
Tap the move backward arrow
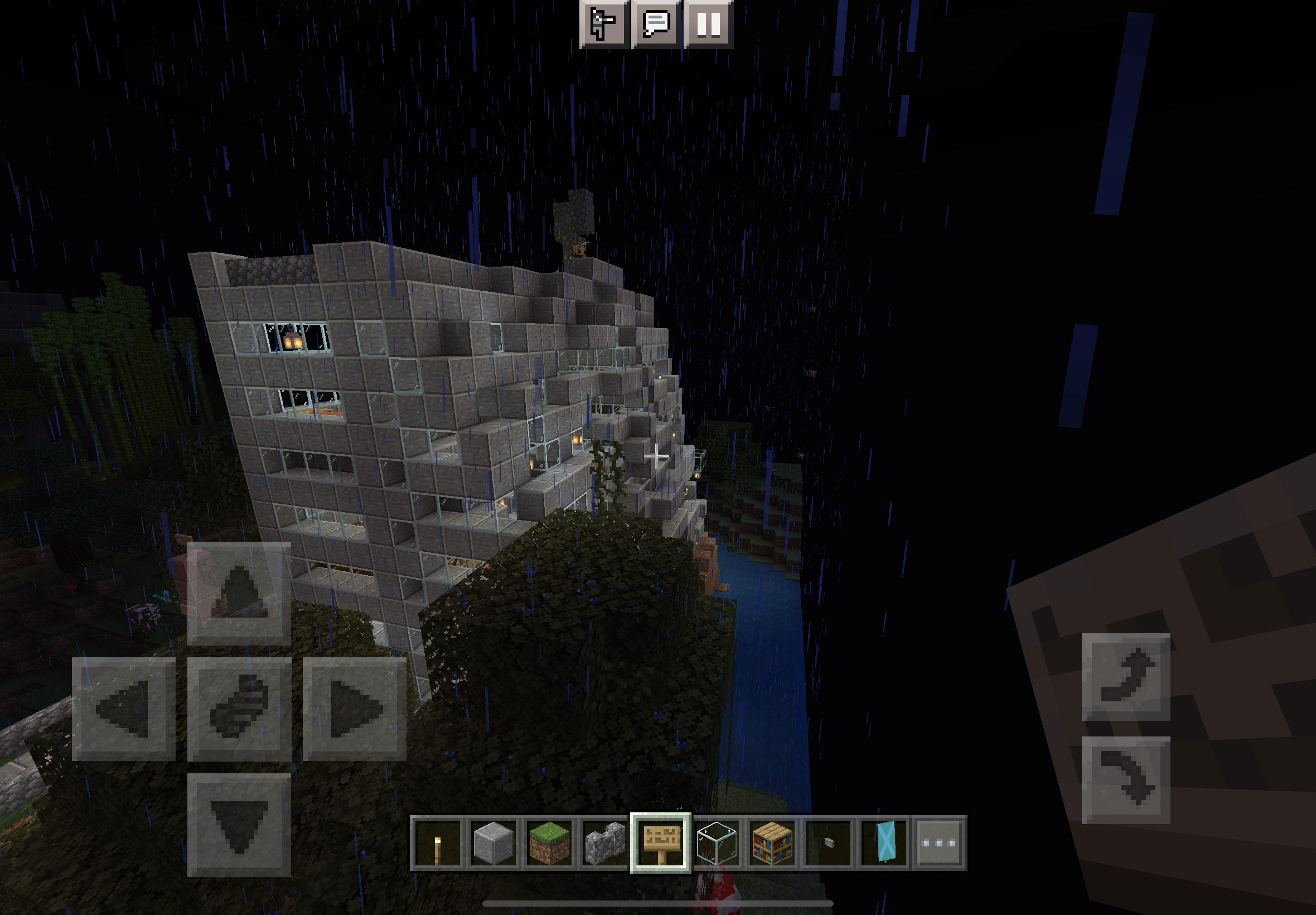(x=239, y=825)
